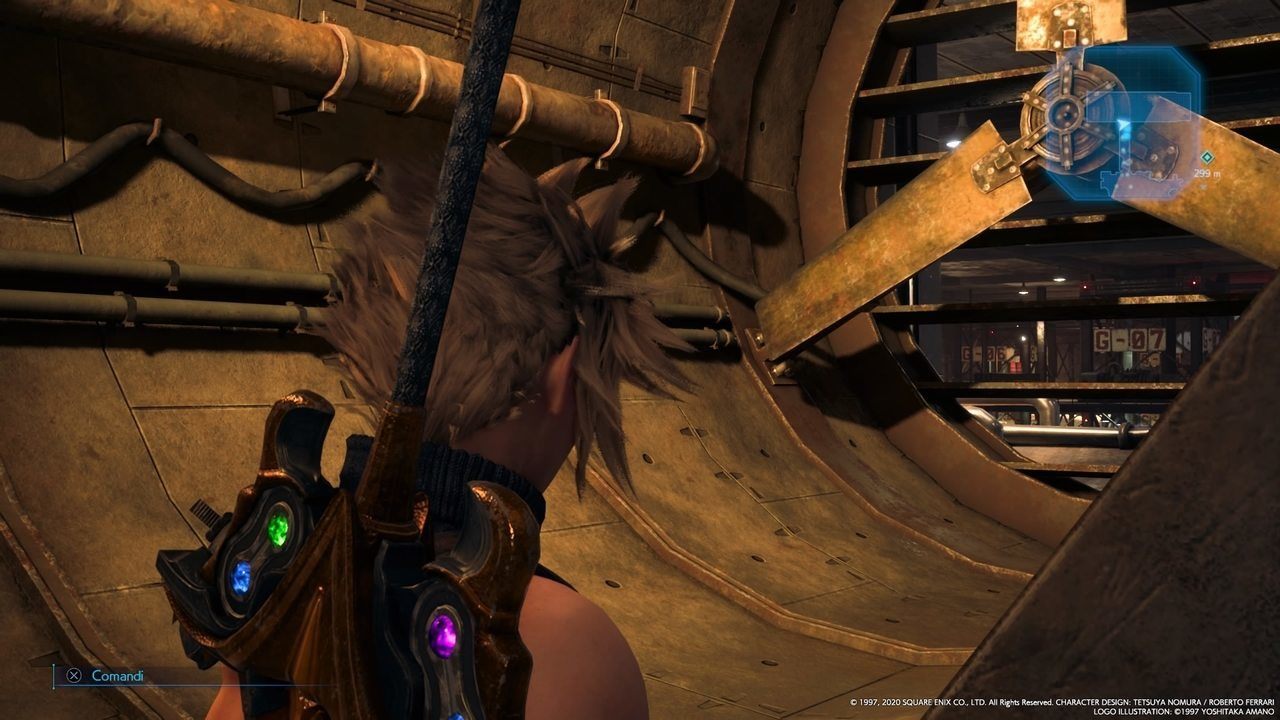Click the player direction arrow on the minimap

[1122, 125]
